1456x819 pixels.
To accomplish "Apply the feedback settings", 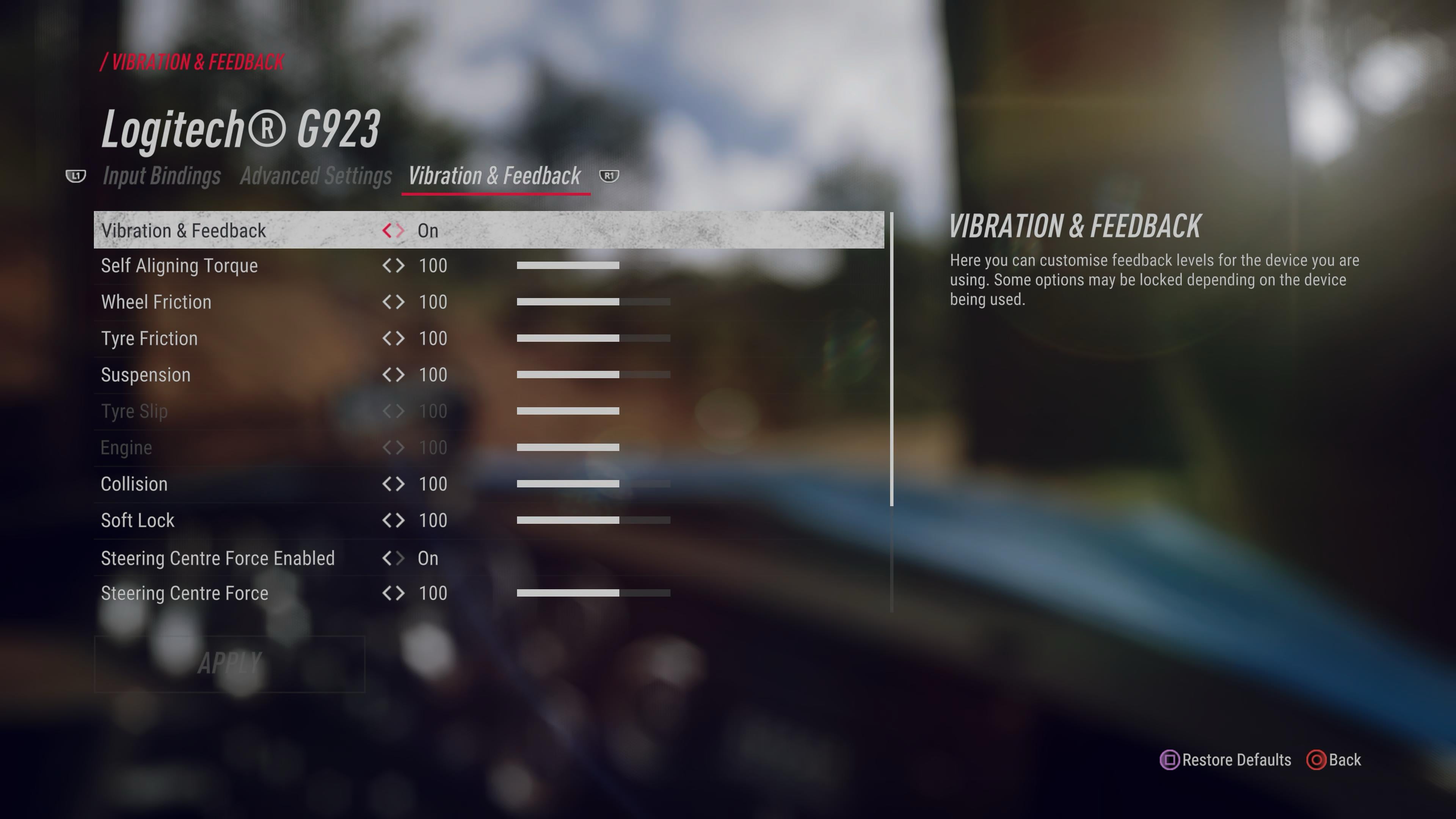I will click(x=229, y=664).
